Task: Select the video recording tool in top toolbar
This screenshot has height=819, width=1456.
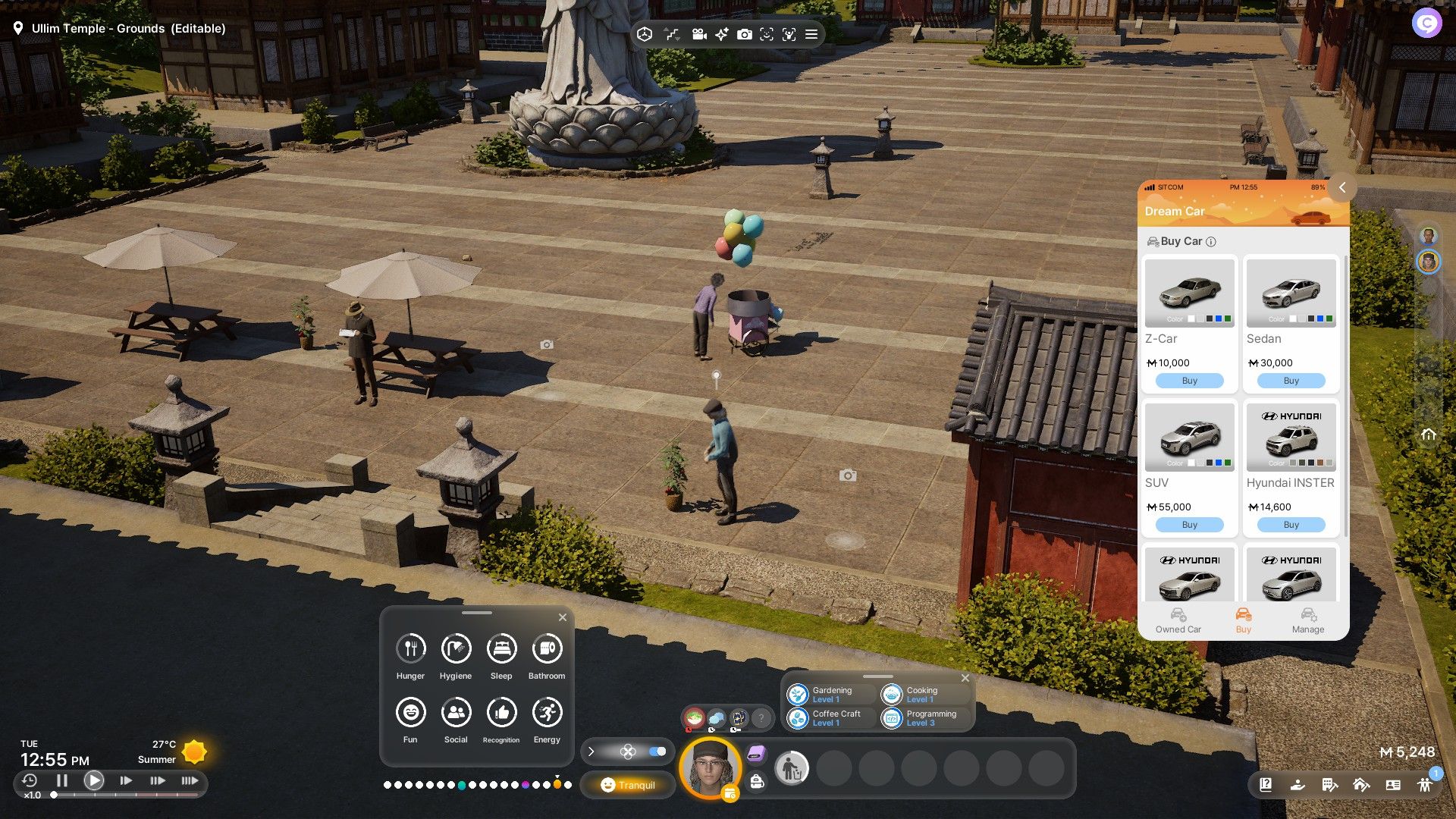Action: pos(699,34)
